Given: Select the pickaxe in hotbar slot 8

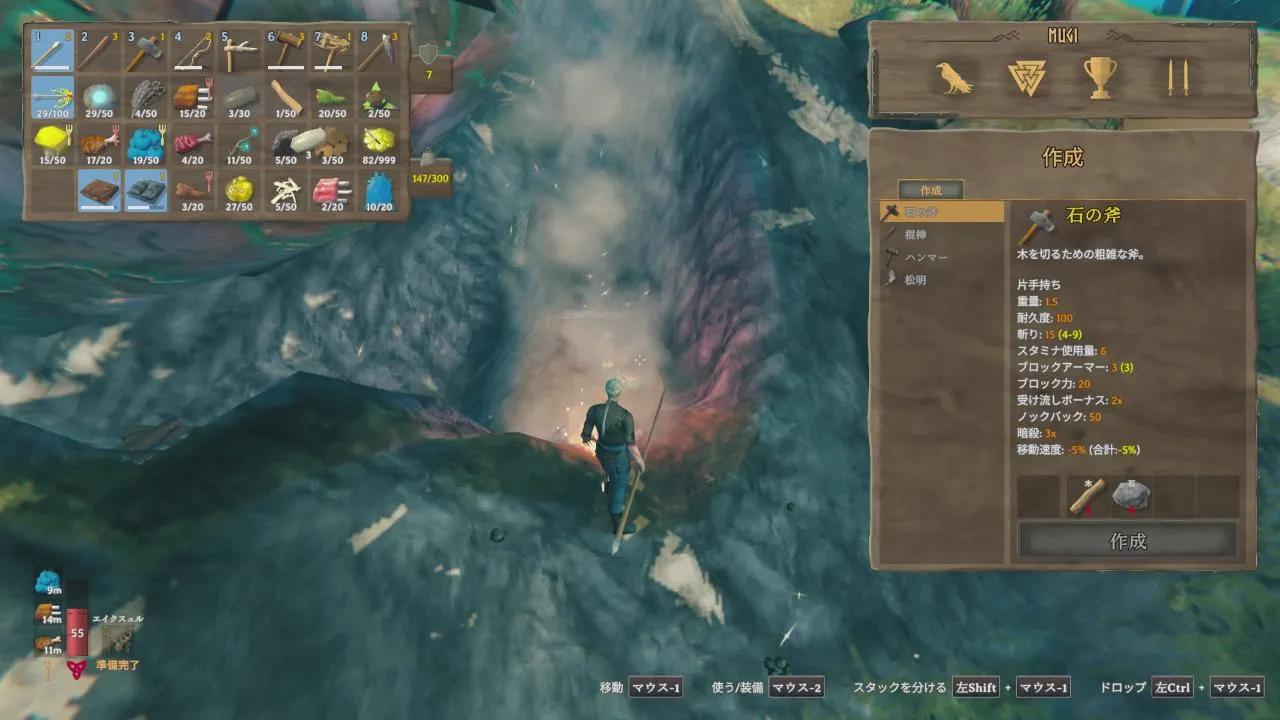Looking at the screenshot, I should (x=379, y=51).
